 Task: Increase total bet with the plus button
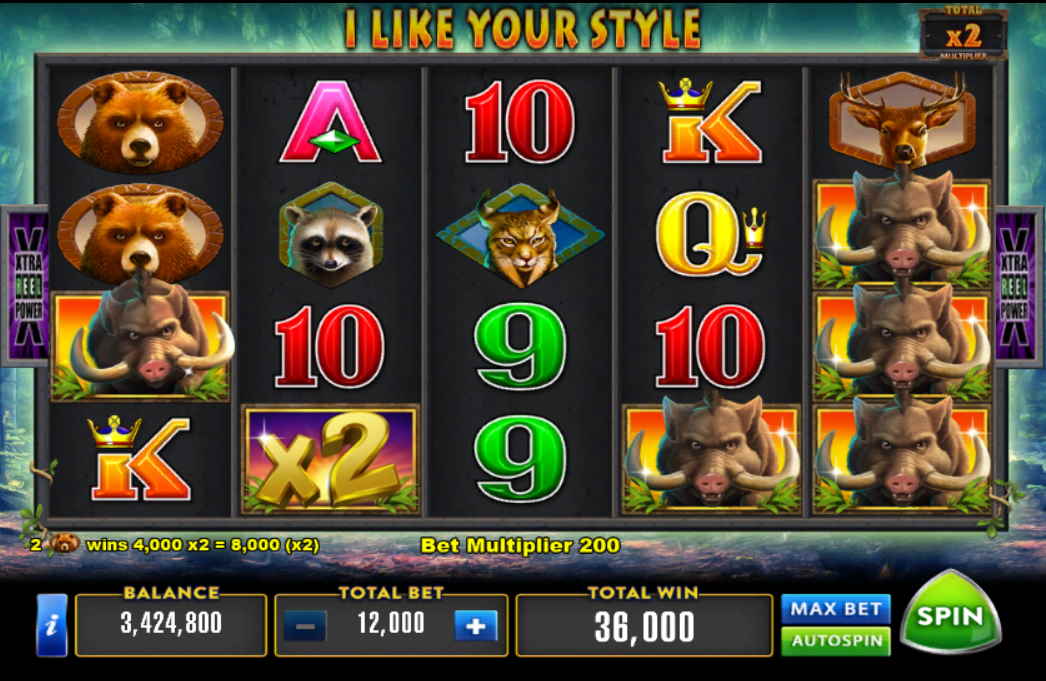click(475, 626)
